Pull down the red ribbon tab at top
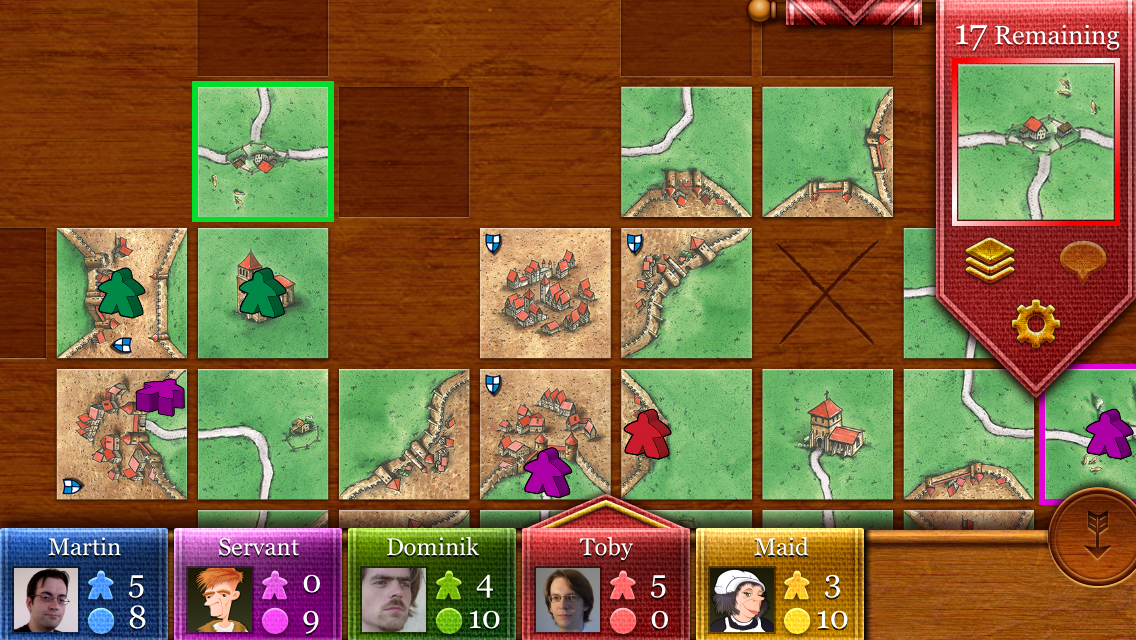1136x640 pixels. (853, 12)
